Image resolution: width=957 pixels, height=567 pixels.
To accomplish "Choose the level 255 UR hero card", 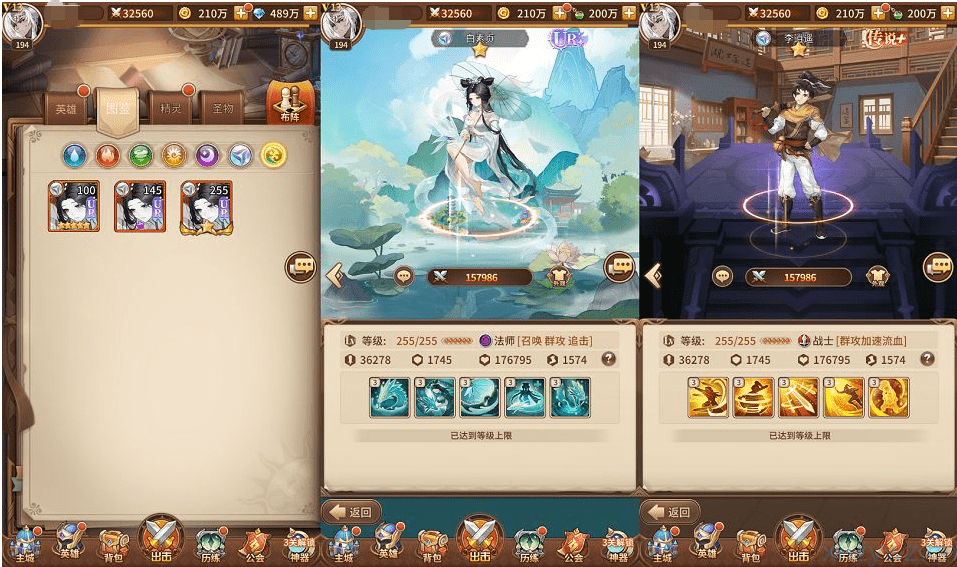I will pos(205,207).
